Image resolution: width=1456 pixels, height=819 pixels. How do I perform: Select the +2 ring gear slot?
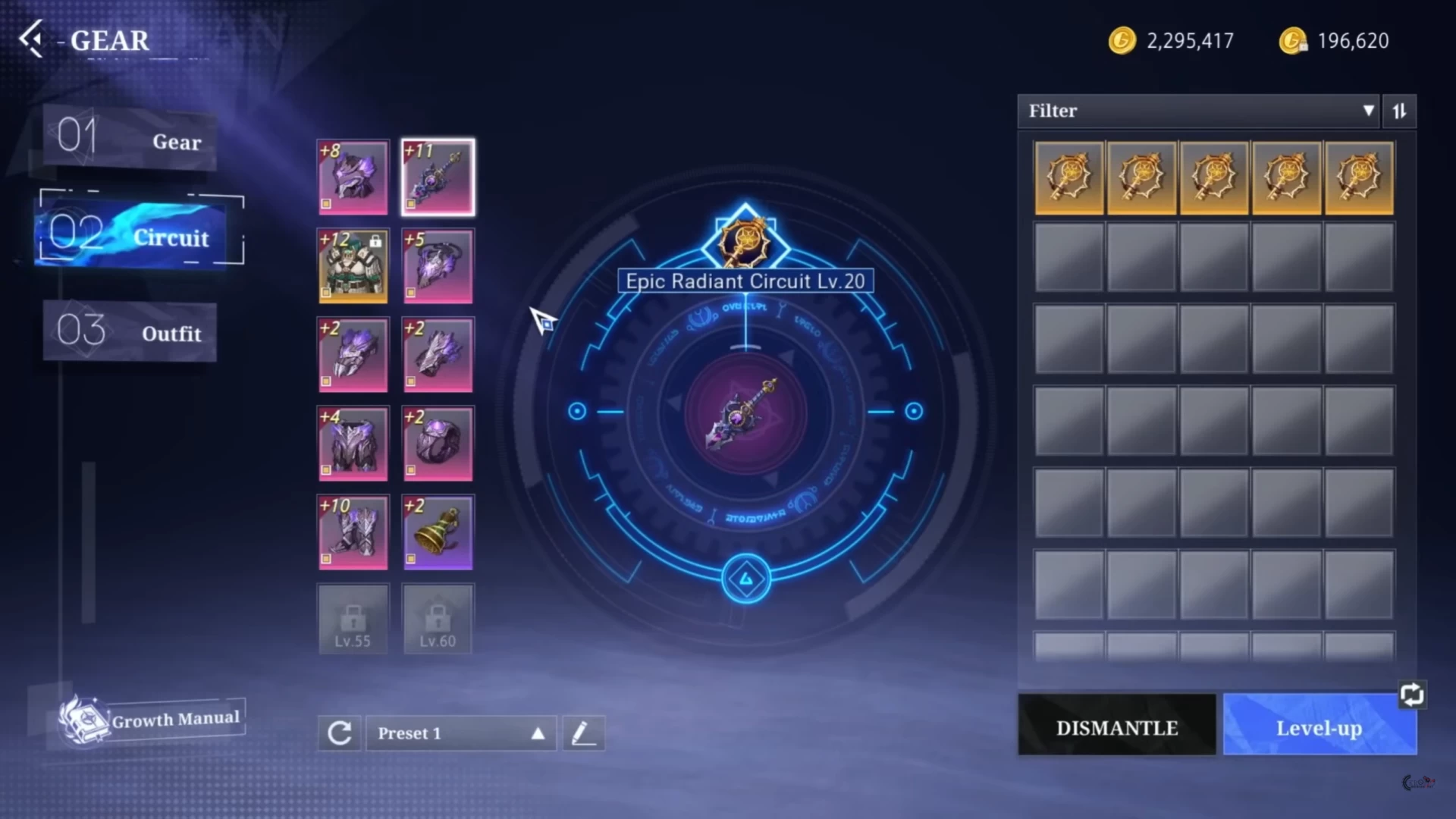438,444
